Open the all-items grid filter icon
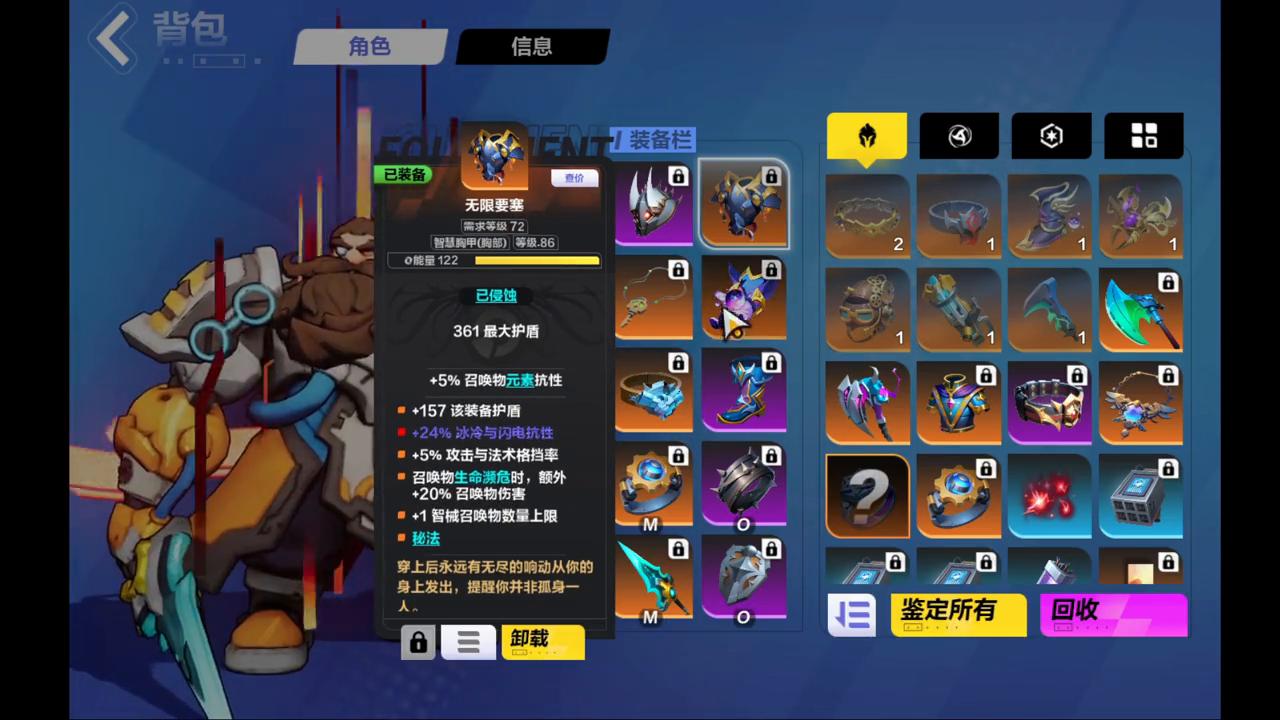 pos(1144,136)
